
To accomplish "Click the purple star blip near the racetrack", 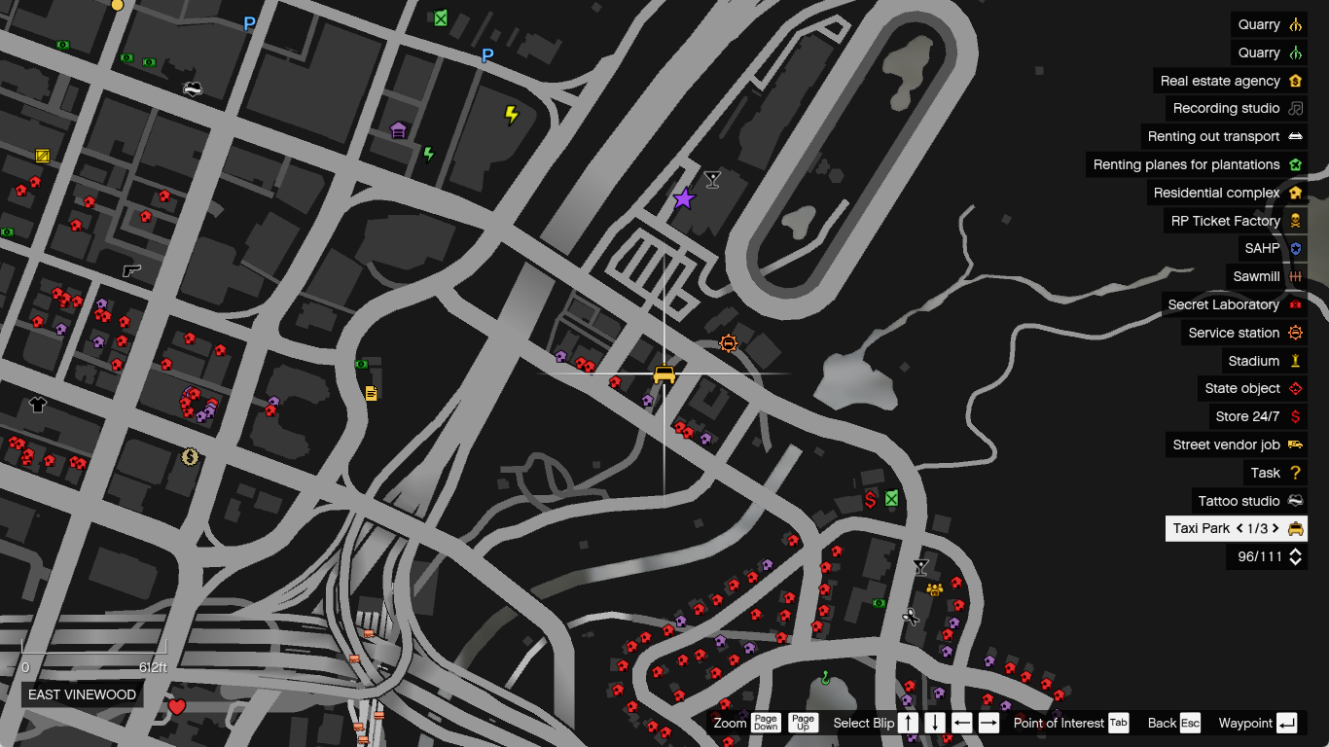I will [x=683, y=198].
